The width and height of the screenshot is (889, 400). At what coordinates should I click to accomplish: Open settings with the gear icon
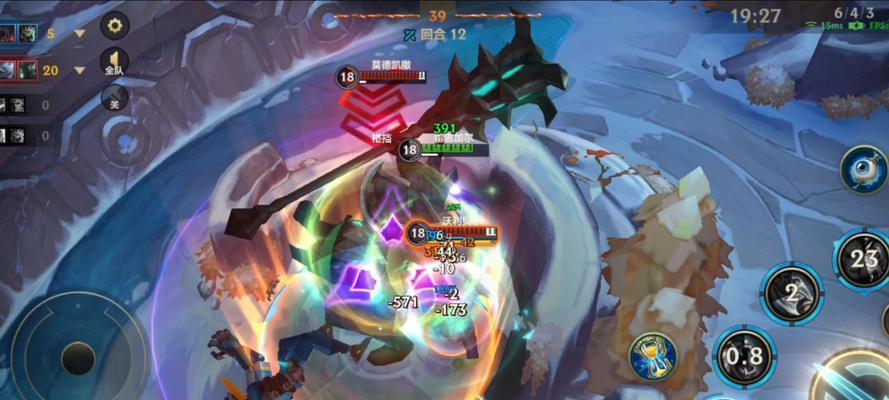(115, 25)
